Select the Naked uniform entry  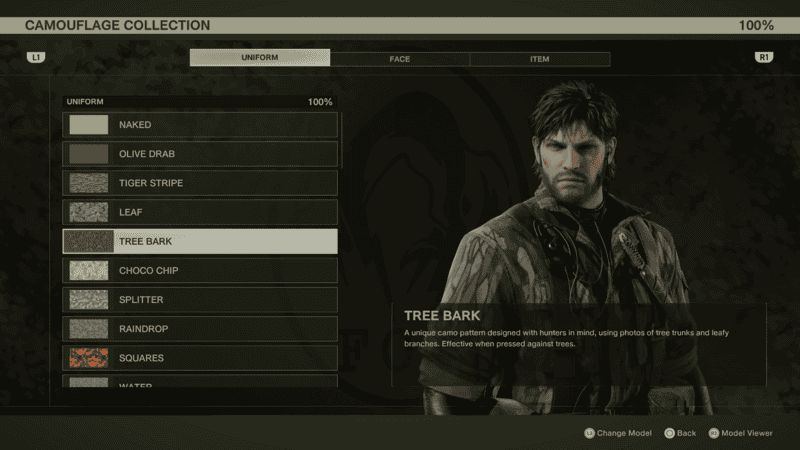[200, 125]
